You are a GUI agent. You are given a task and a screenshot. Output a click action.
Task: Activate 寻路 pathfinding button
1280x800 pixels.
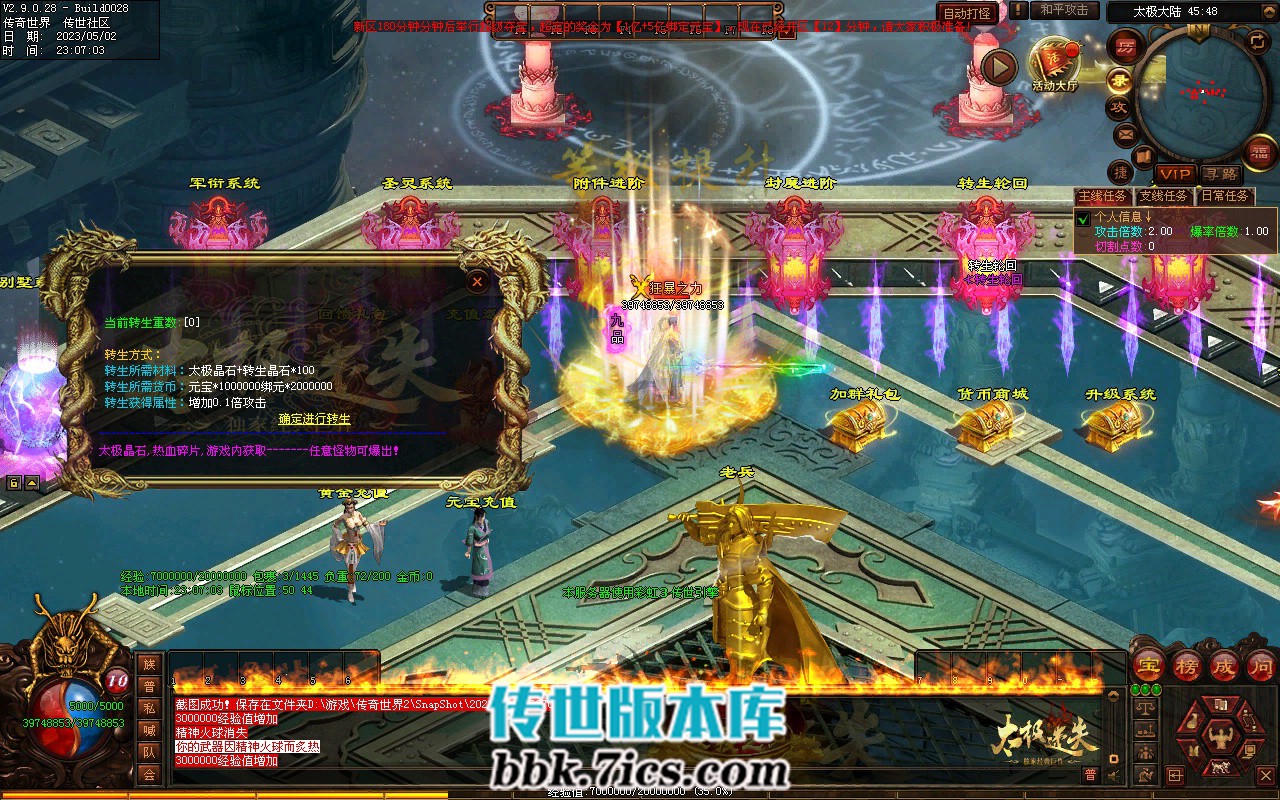[1220, 174]
